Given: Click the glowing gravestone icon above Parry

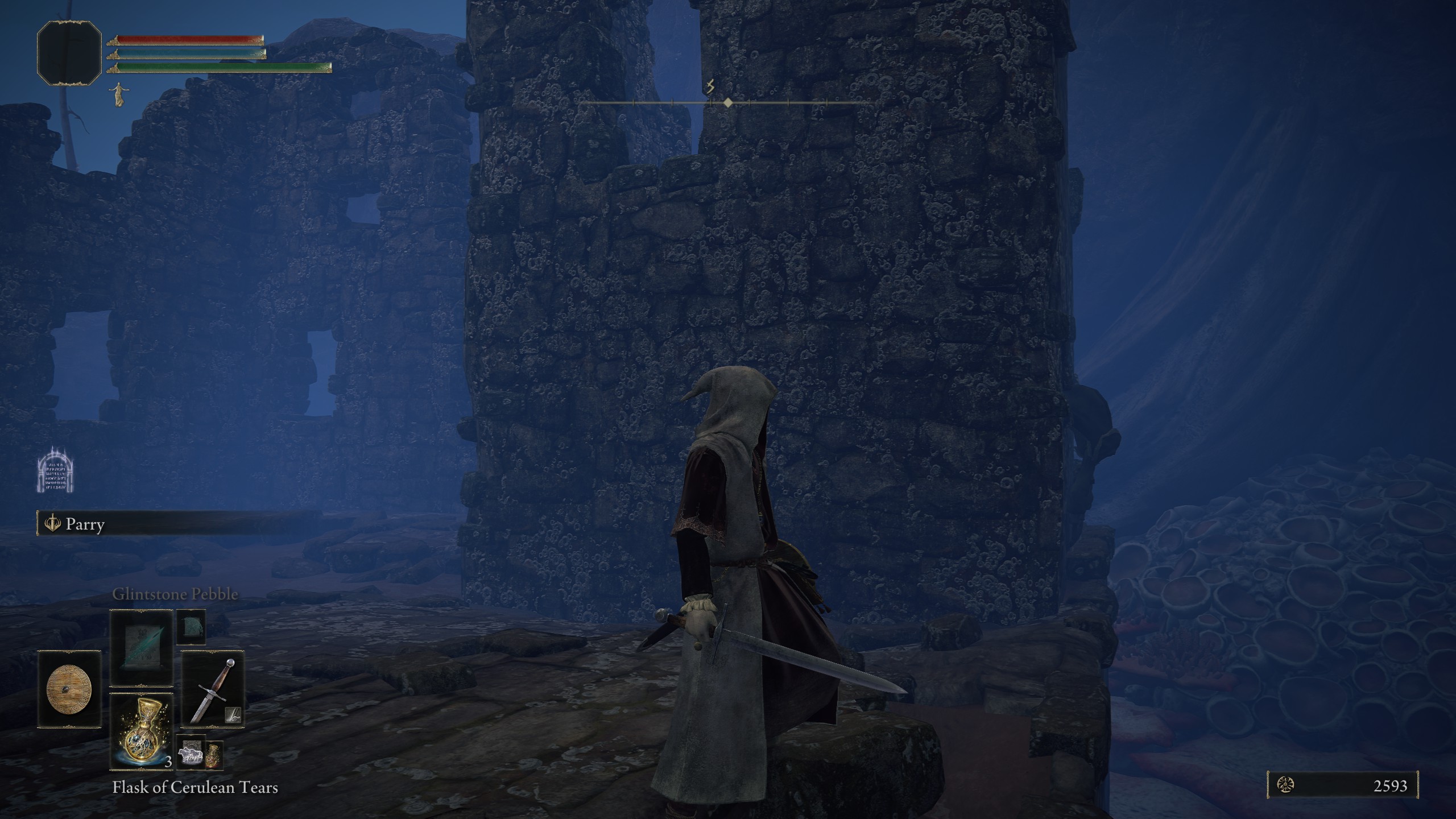Looking at the screenshot, I should point(56,470).
